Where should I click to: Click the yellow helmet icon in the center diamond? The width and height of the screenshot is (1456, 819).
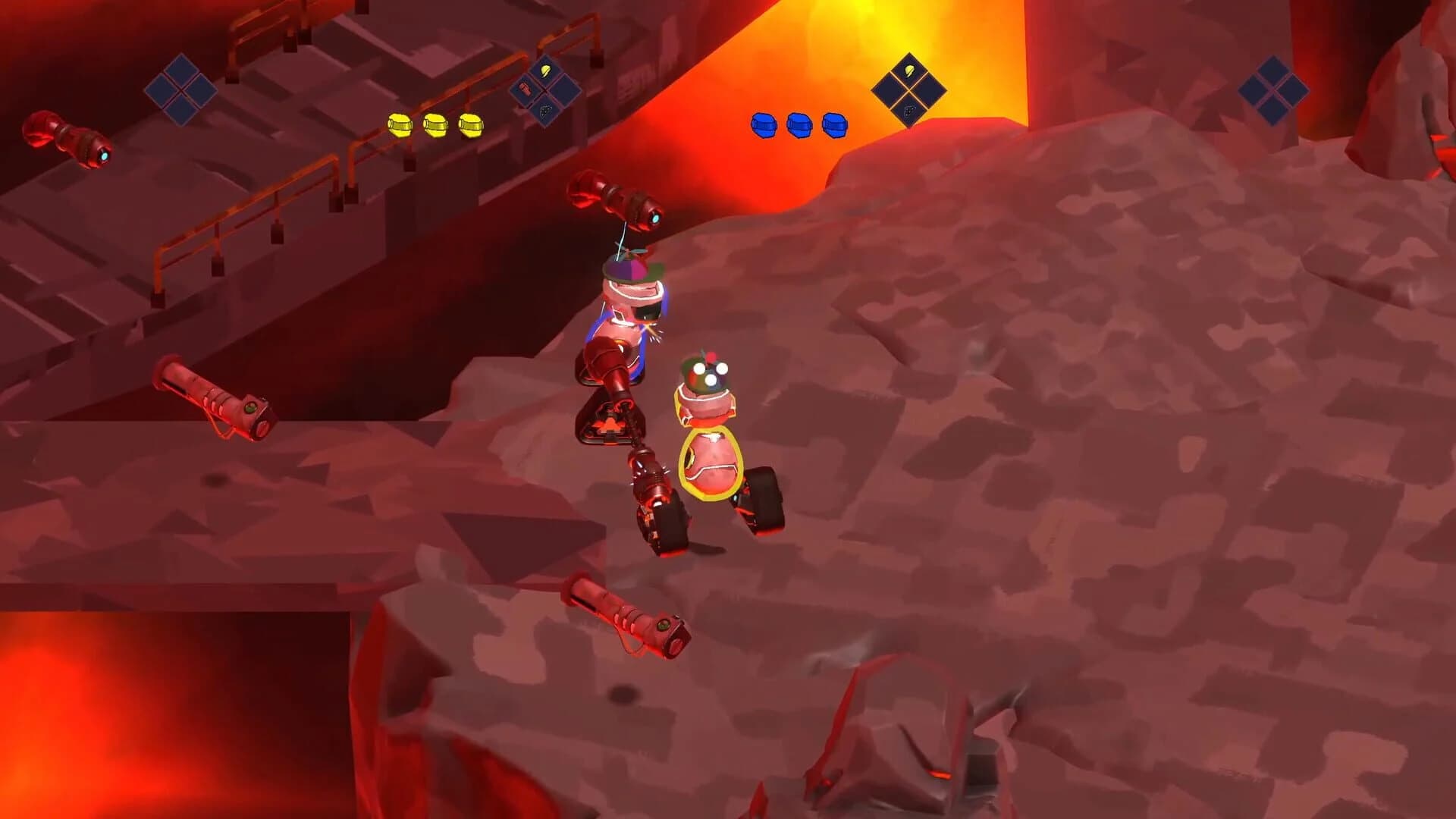[x=908, y=71]
